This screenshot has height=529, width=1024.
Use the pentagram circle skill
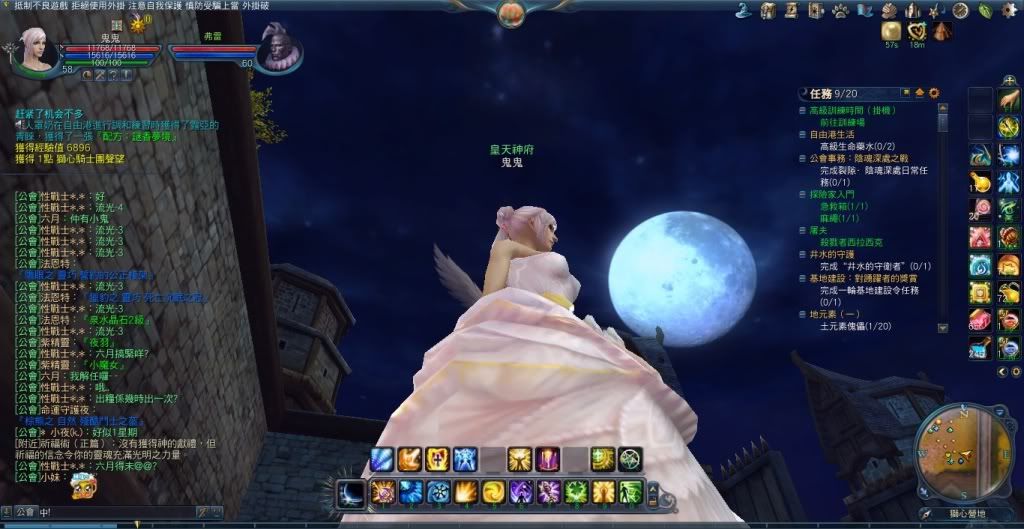coord(630,459)
